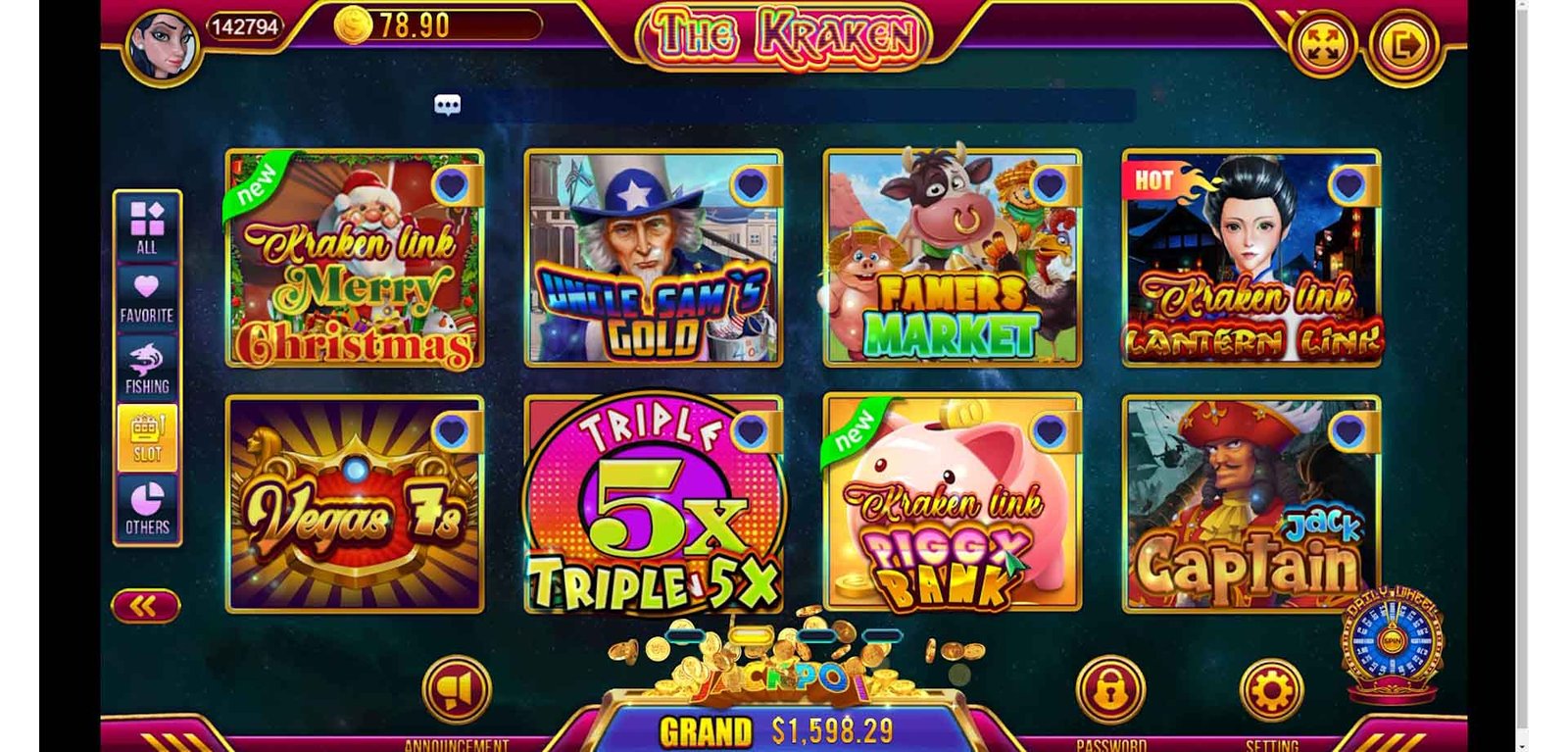Open the Uncle Sam's Gold game
This screenshot has height=752, width=1568.
point(653,259)
